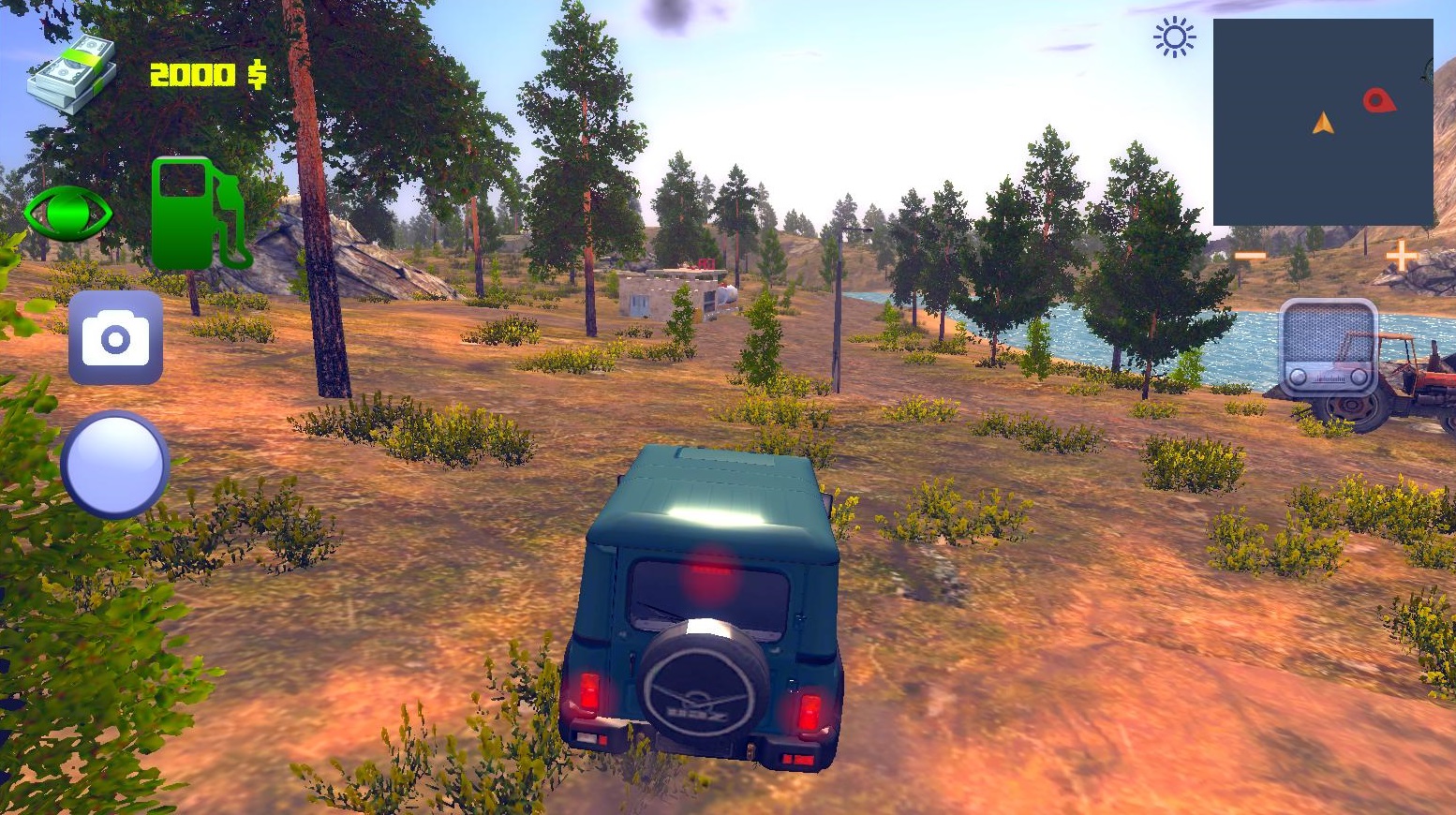Tap the cash stack money icon
Image resolution: width=1456 pixels, height=815 pixels.
71,74
